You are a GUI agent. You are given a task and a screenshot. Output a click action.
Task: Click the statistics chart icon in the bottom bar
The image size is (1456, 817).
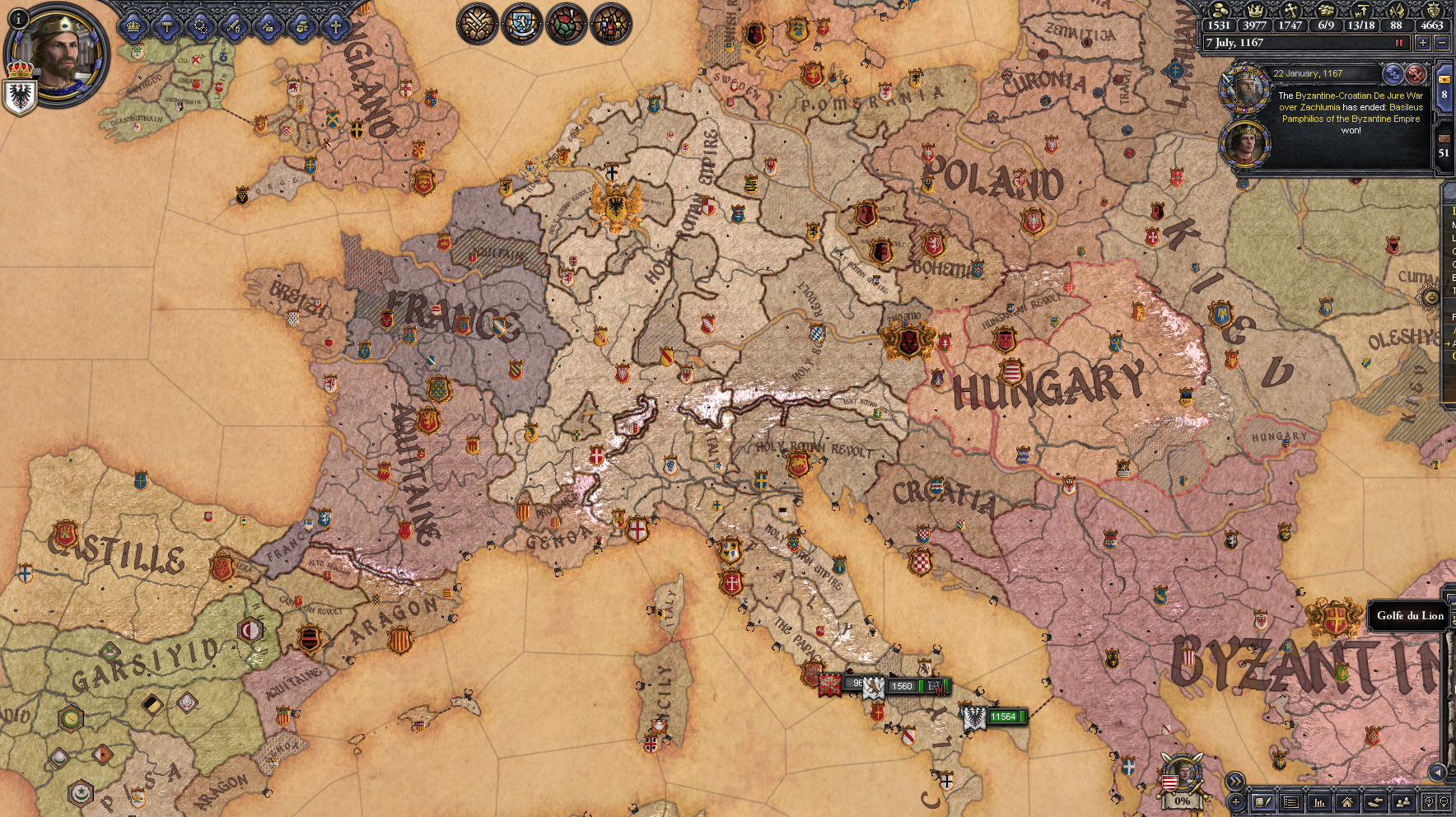click(1319, 802)
